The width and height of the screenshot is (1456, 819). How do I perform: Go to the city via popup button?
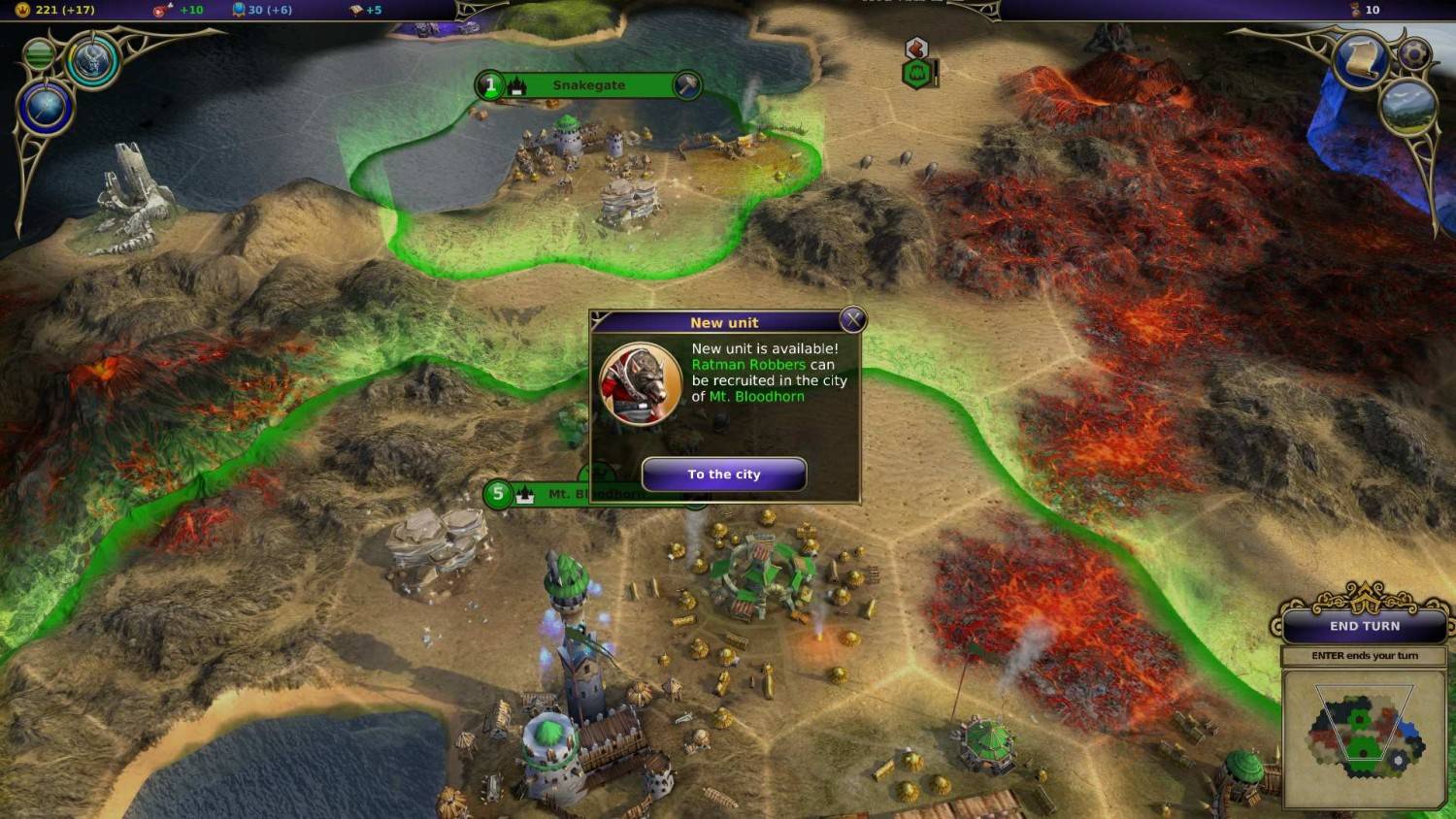point(724,475)
